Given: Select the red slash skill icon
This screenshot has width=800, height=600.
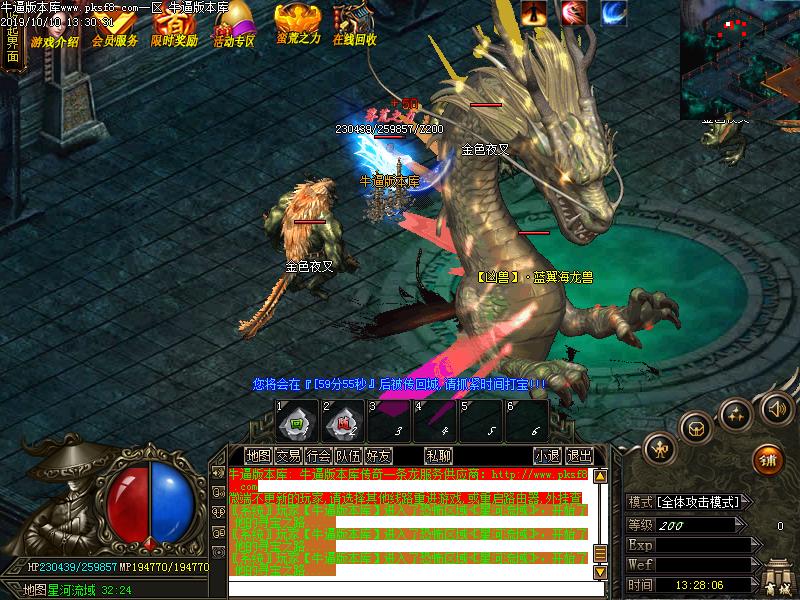Looking at the screenshot, I should pyautogui.click(x=574, y=12).
